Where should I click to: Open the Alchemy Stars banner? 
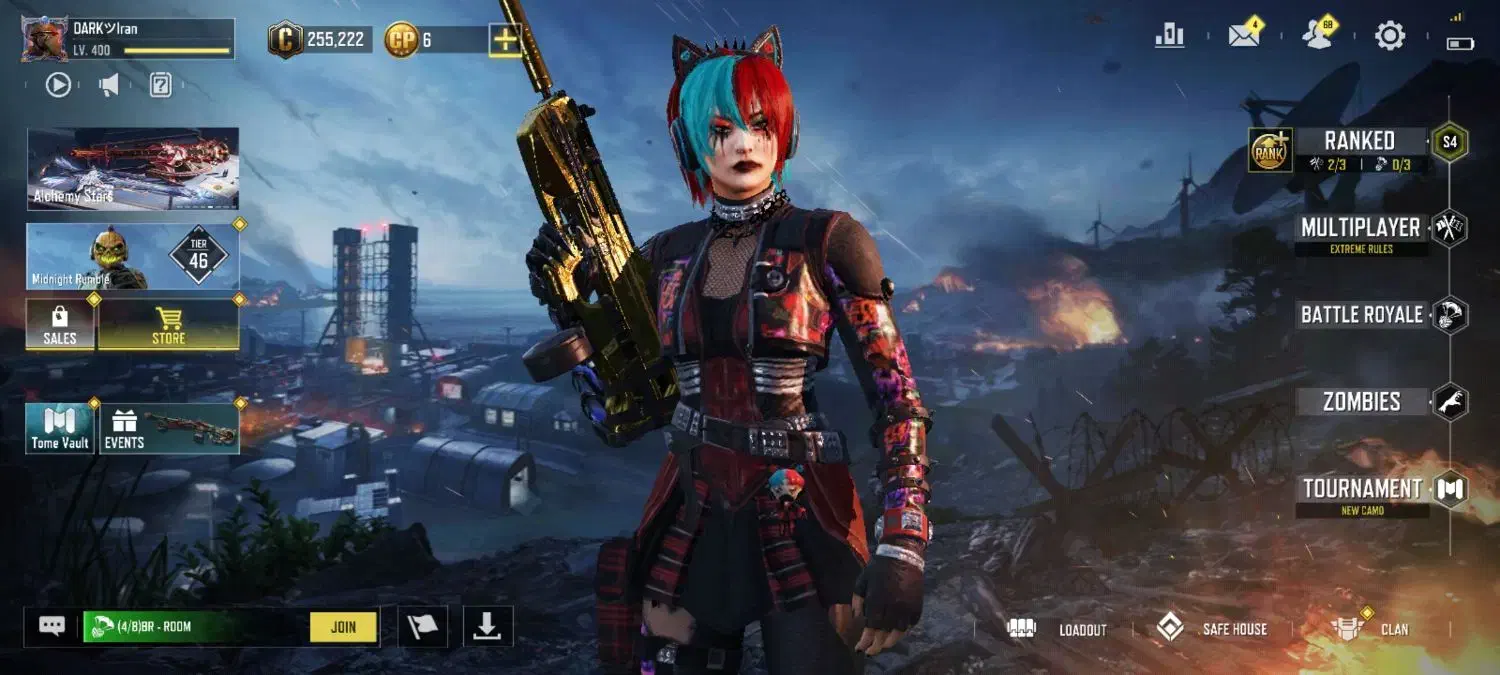point(133,168)
